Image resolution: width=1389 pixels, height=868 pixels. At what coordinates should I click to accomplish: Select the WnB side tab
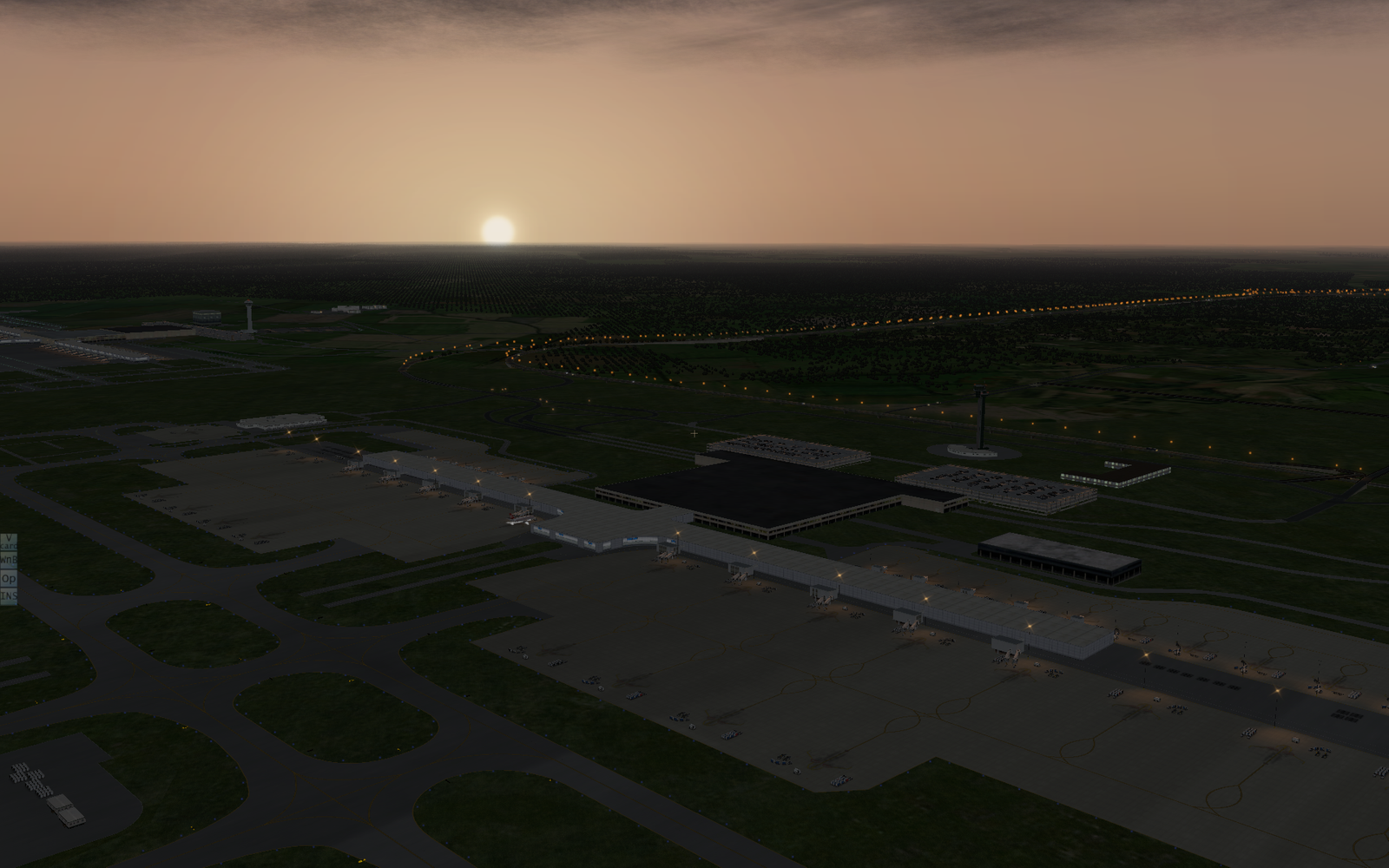coord(8,560)
